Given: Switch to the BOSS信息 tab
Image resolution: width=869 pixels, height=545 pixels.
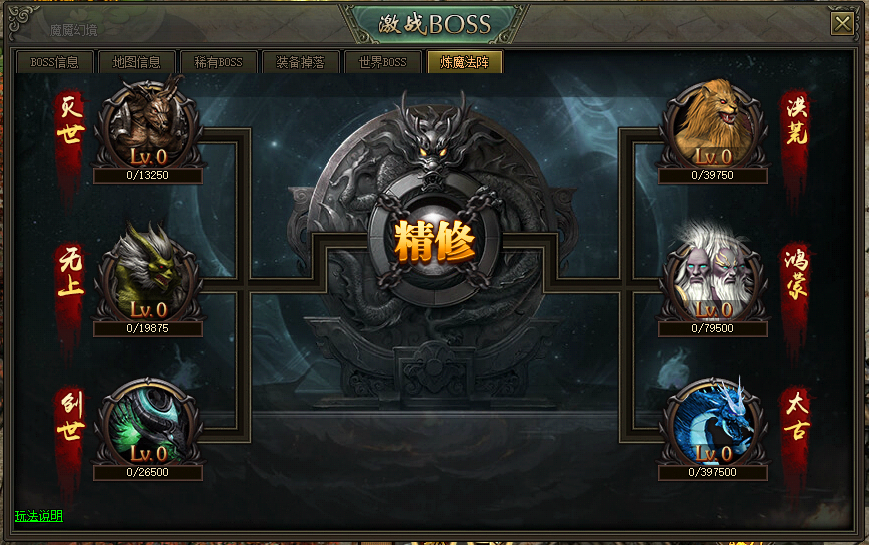Looking at the screenshot, I should click(x=55, y=62).
